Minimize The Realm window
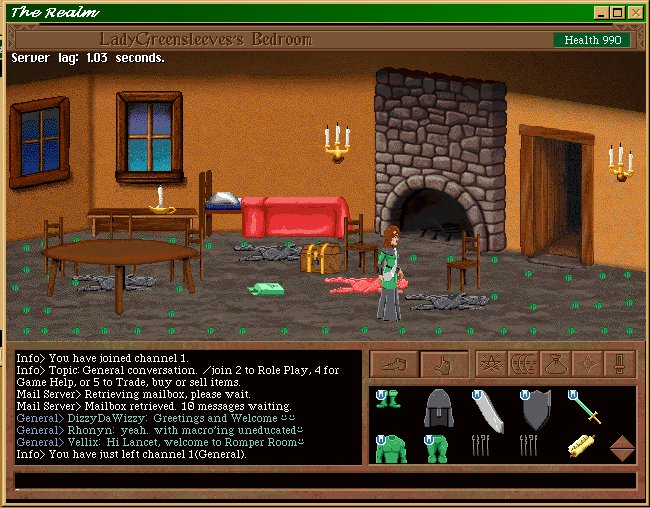Screen dimensions: 650x508 (x=601, y=13)
